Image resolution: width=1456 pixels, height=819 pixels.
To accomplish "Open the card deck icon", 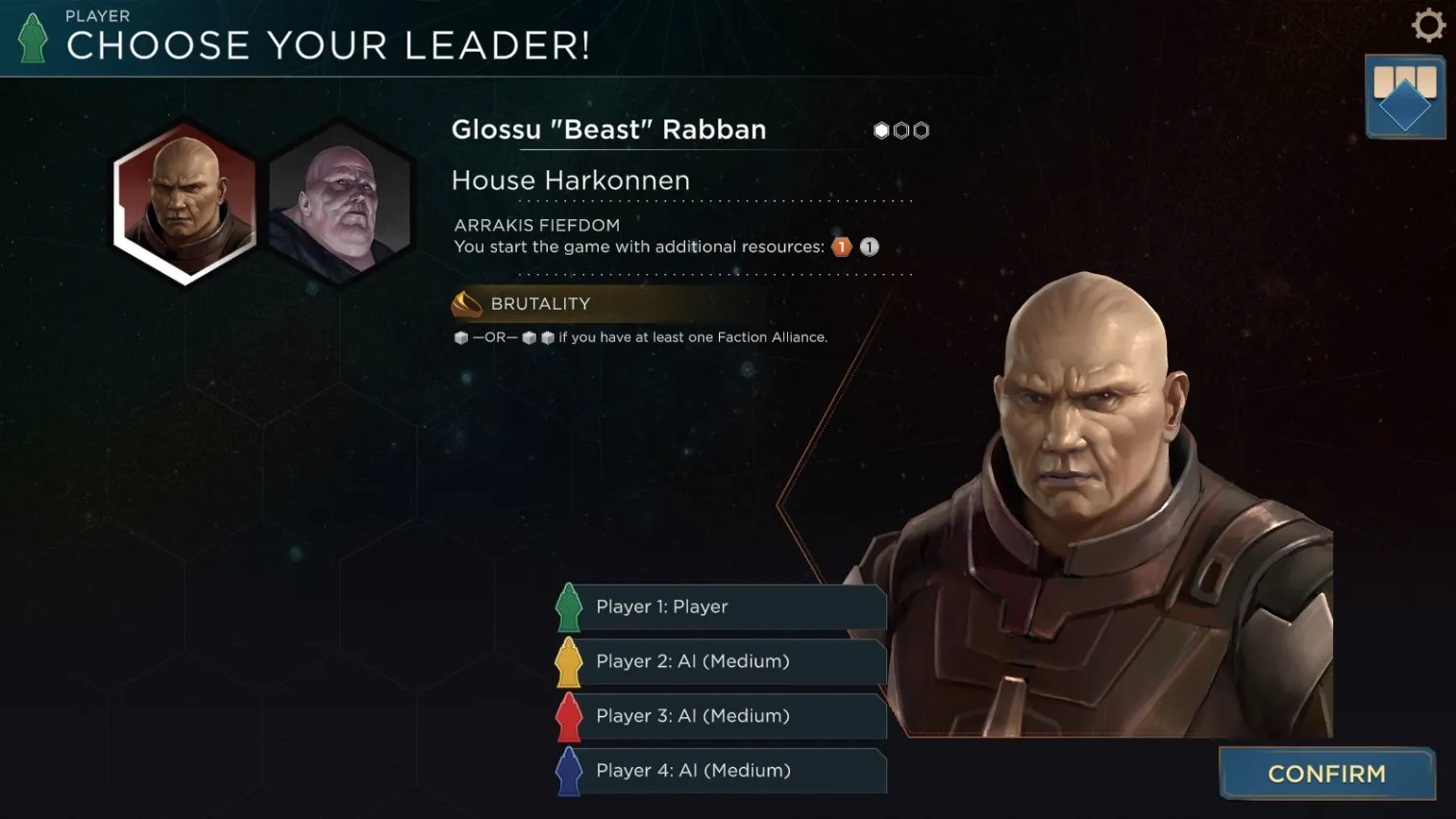I will click(1404, 97).
